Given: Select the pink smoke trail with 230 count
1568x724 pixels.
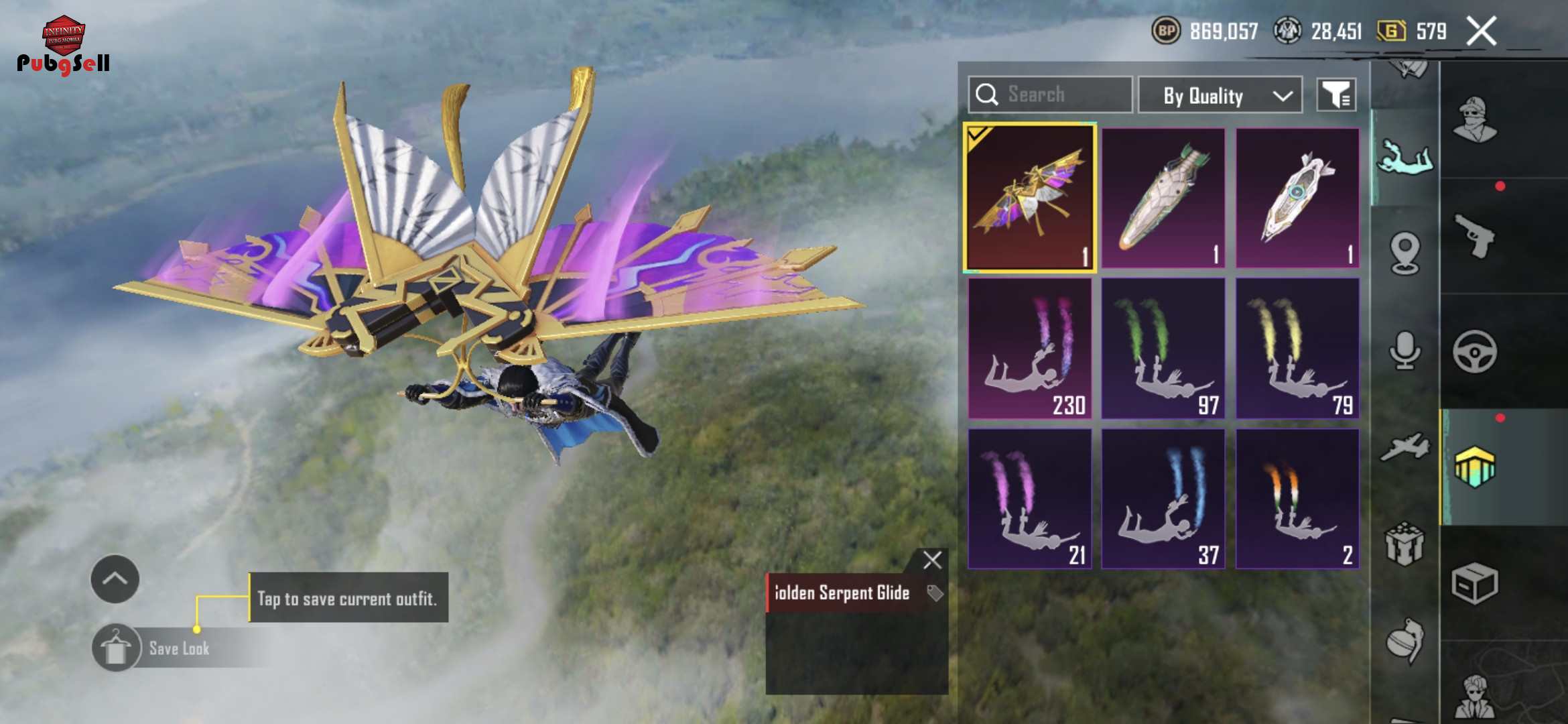Looking at the screenshot, I should pyautogui.click(x=1030, y=349).
